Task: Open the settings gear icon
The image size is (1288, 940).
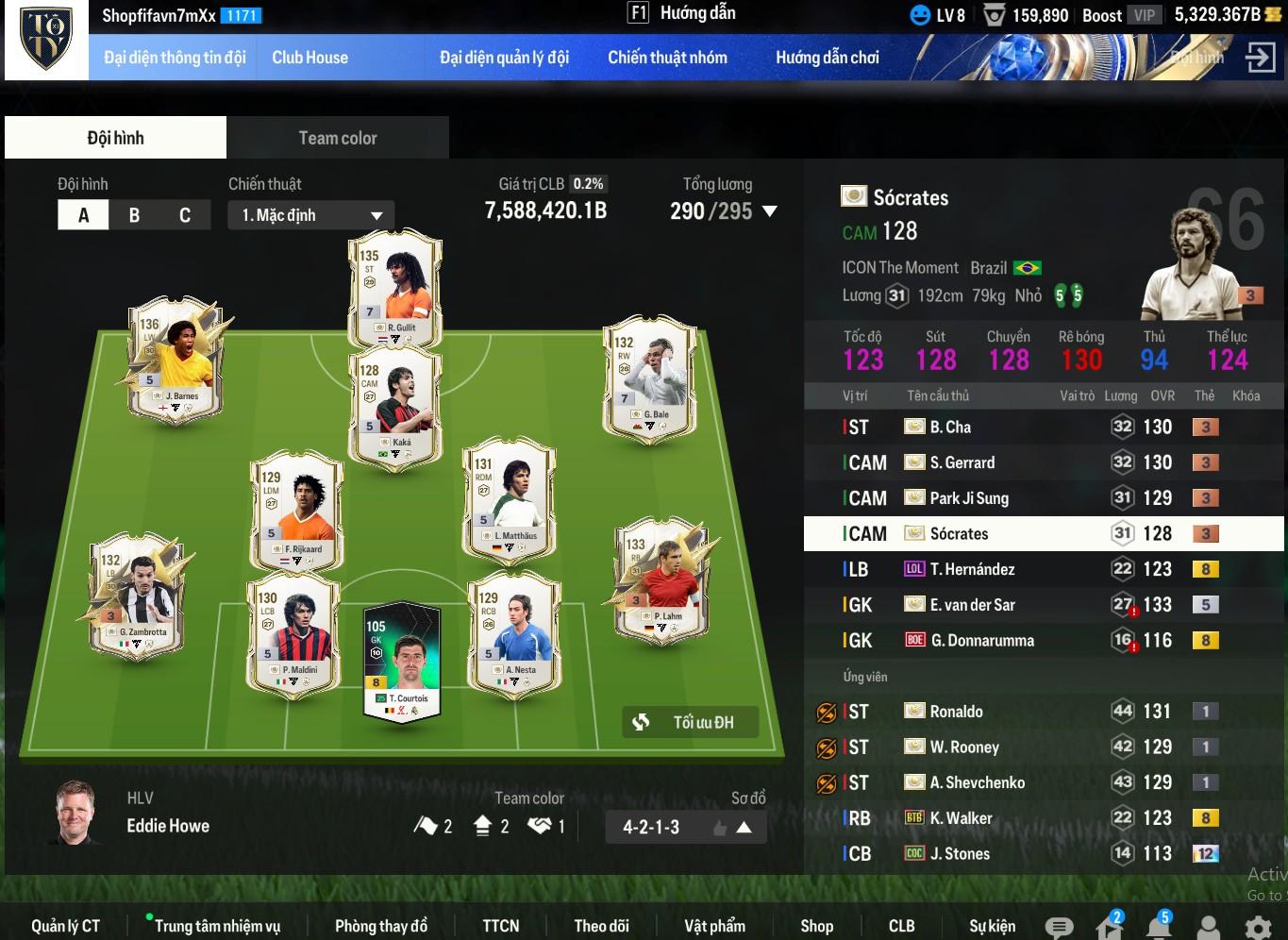Action: tap(1258, 928)
